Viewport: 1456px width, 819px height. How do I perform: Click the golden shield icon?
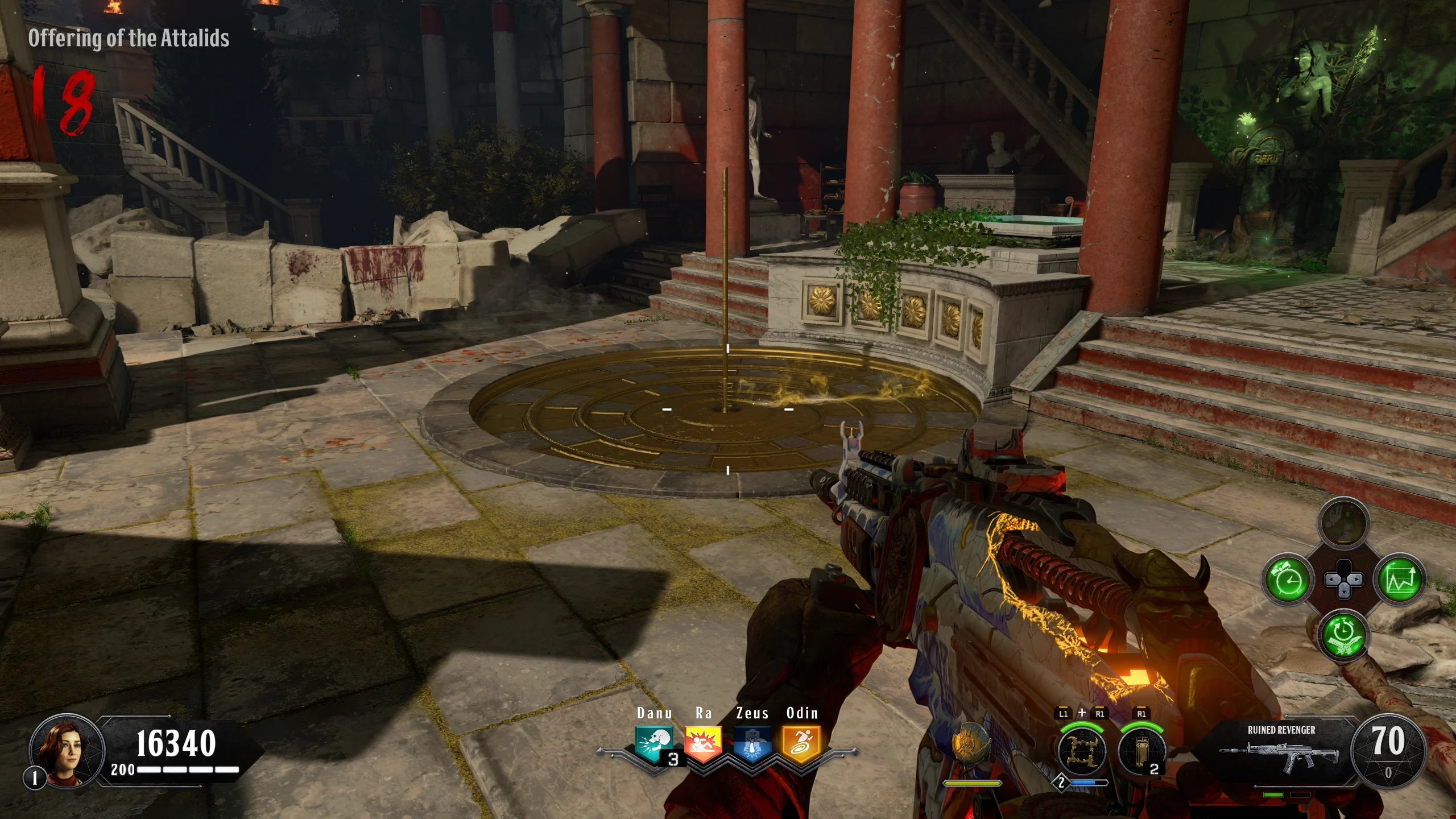click(x=971, y=745)
